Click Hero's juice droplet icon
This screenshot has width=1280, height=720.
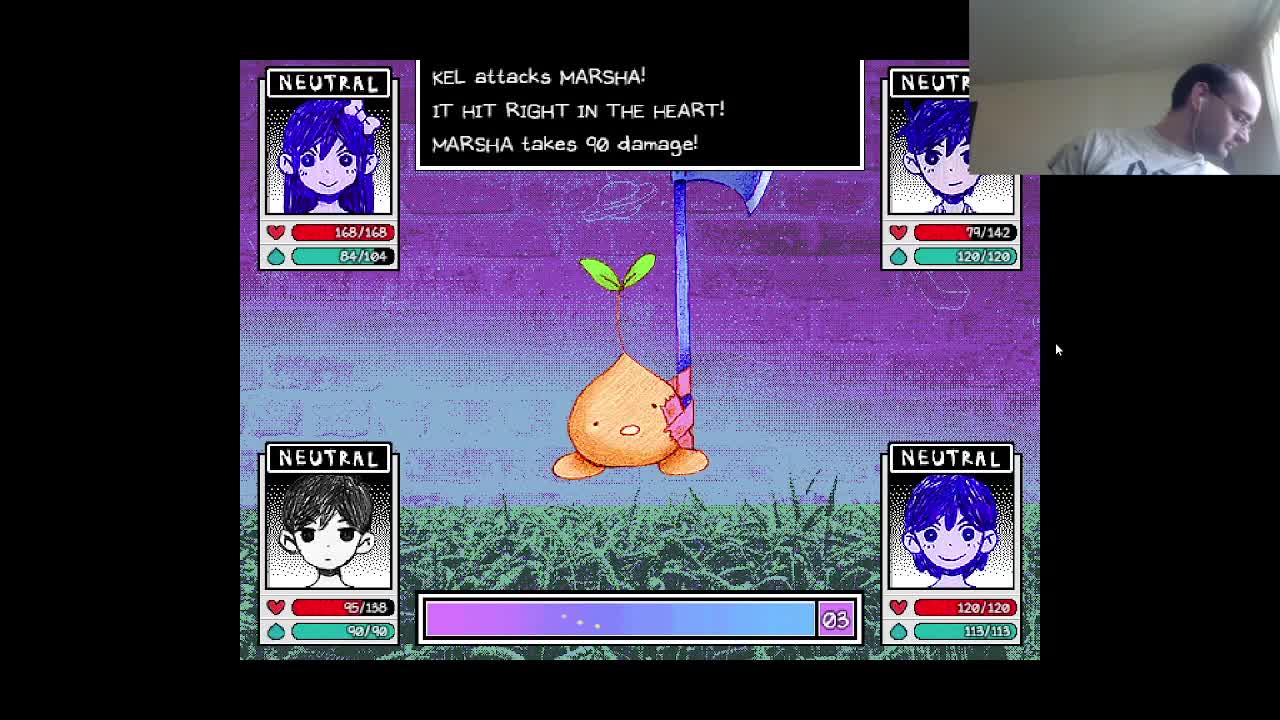click(x=898, y=631)
